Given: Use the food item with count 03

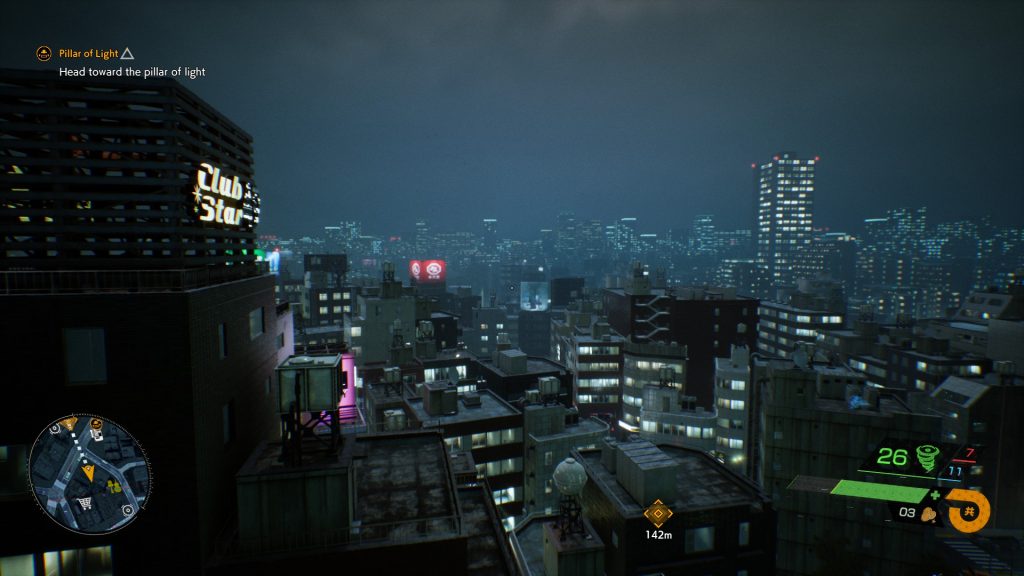Looking at the screenshot, I should (x=928, y=514).
